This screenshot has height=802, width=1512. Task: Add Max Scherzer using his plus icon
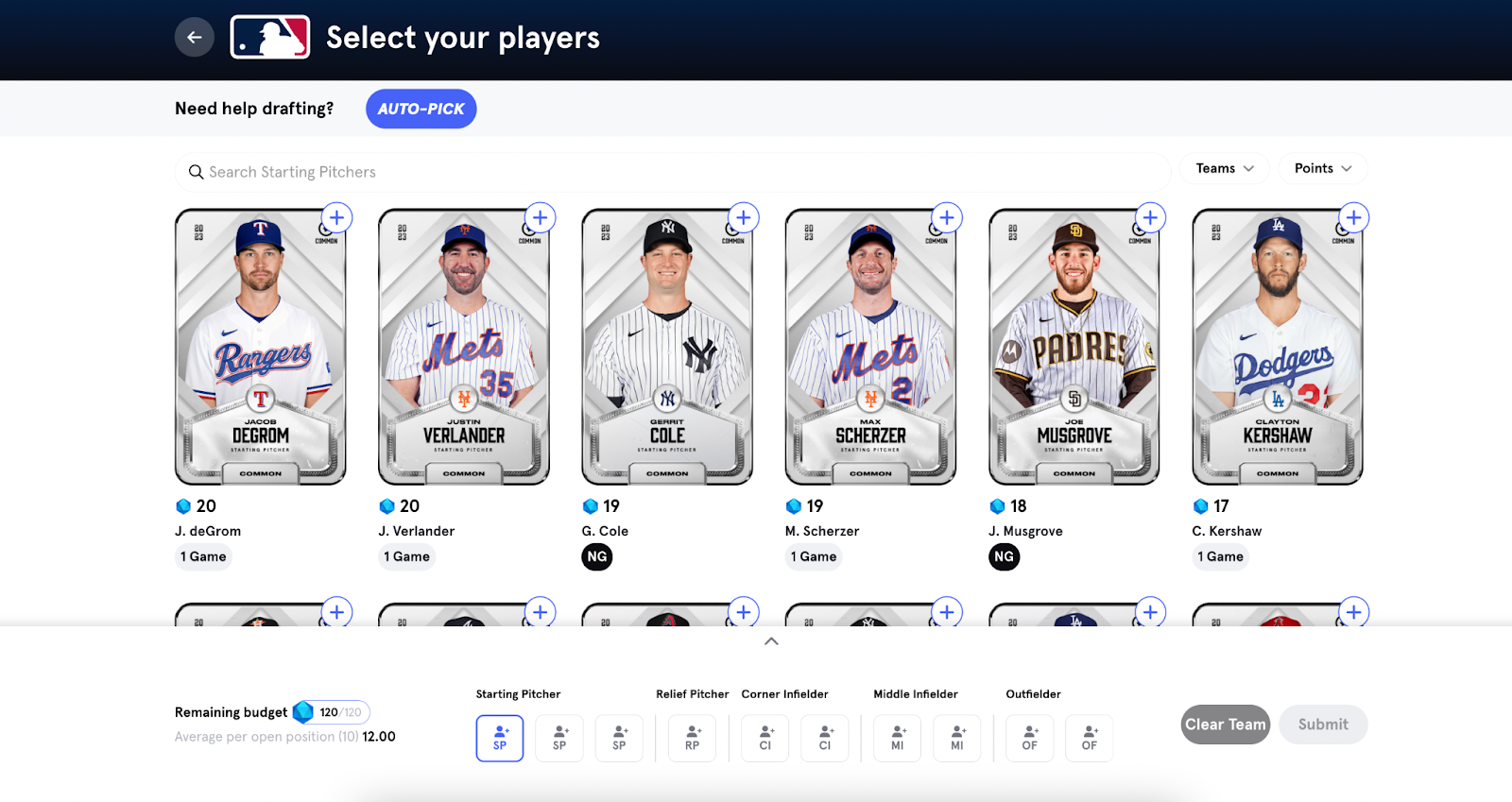click(947, 218)
